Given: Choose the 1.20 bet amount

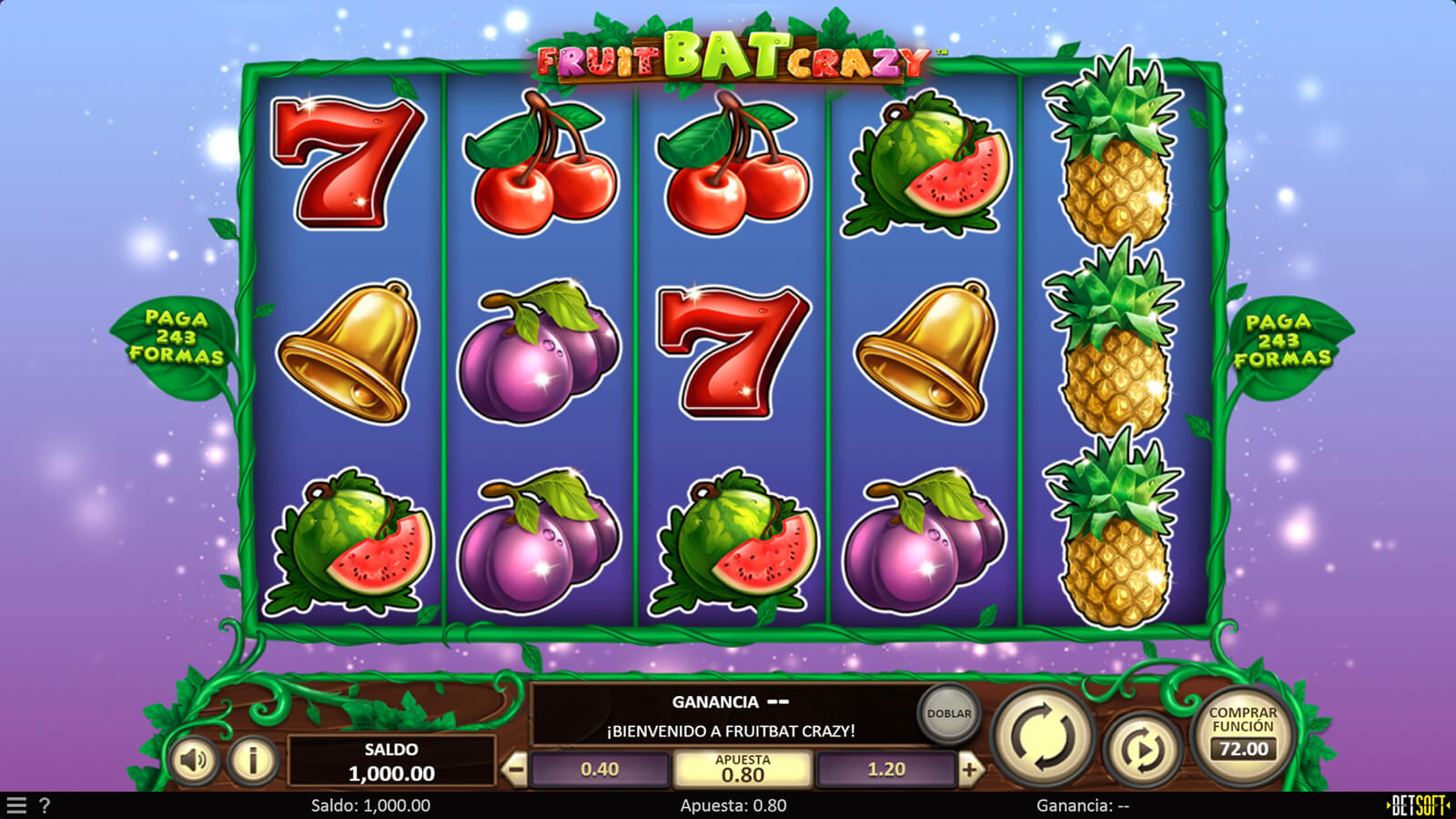Looking at the screenshot, I should 885,770.
